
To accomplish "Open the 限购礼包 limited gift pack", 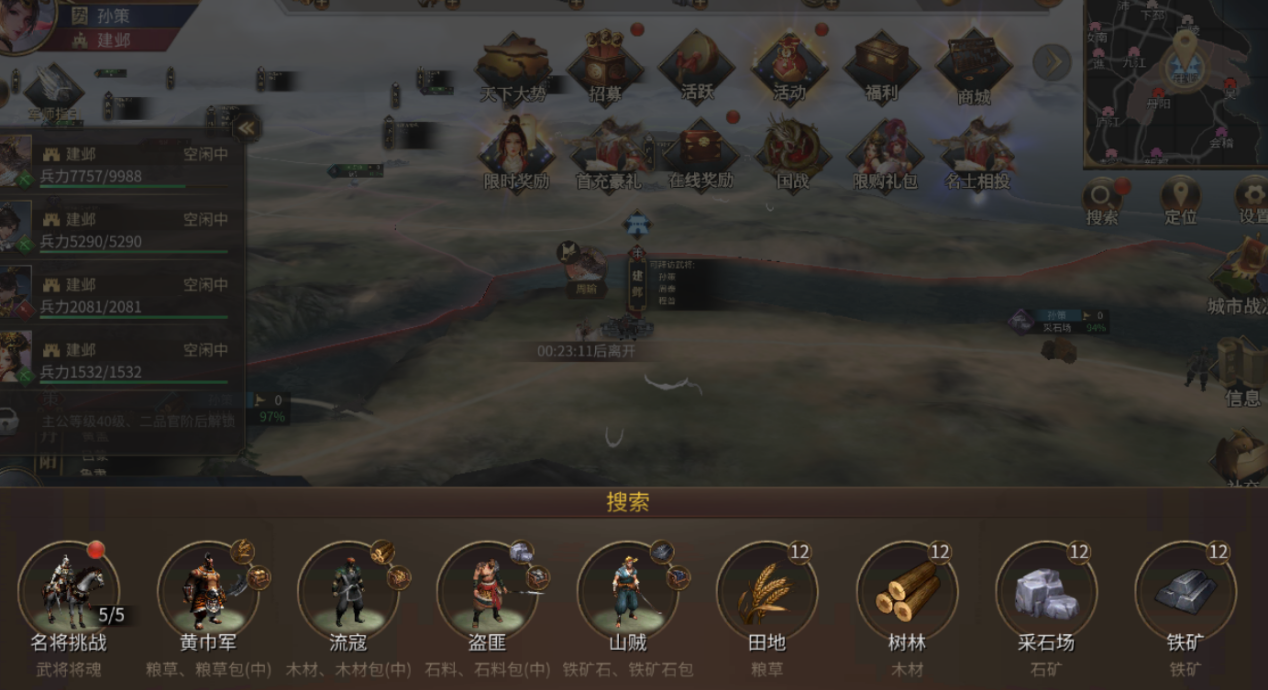I will tap(885, 154).
